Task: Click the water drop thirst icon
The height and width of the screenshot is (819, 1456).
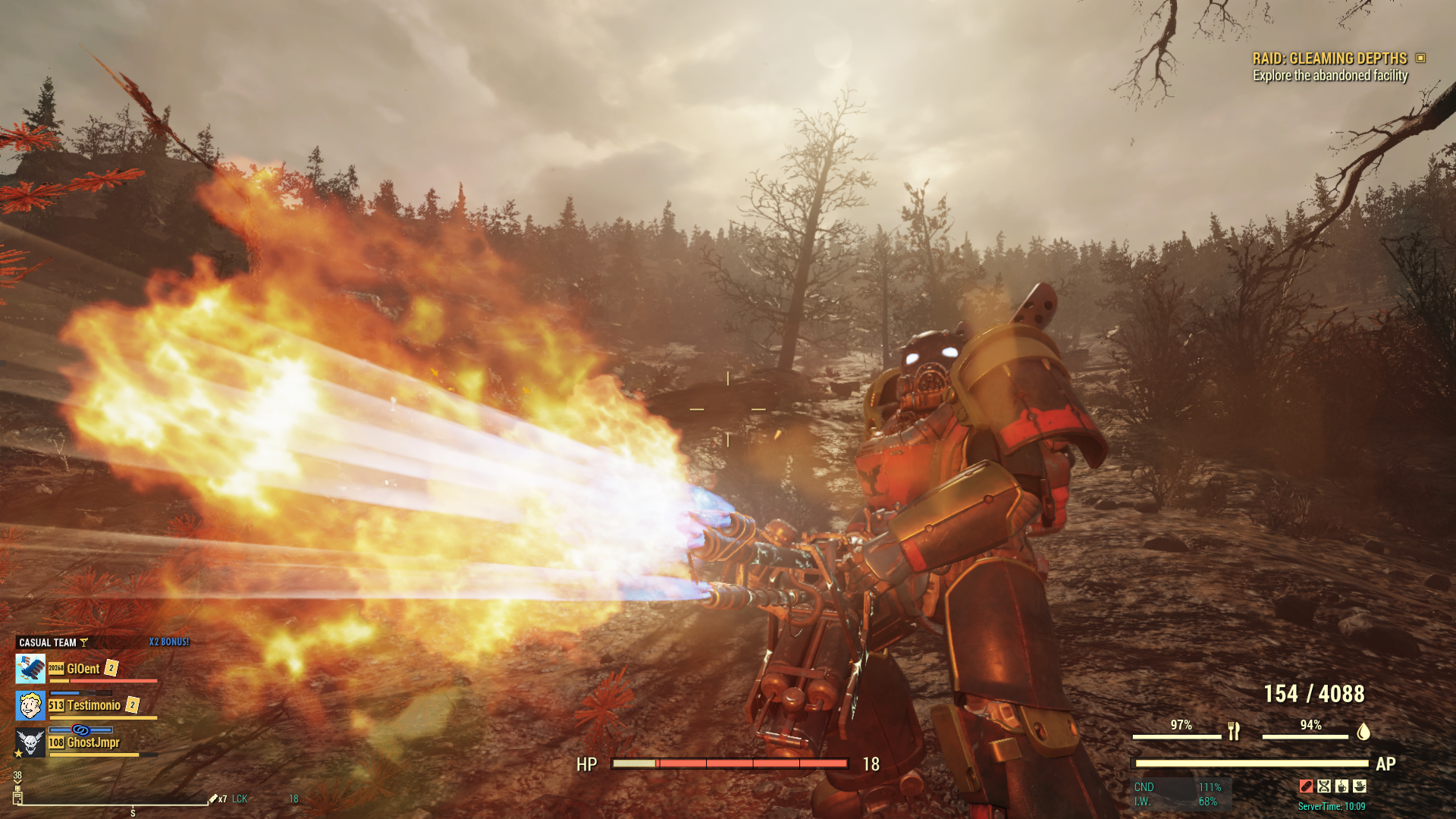Action: click(1363, 731)
